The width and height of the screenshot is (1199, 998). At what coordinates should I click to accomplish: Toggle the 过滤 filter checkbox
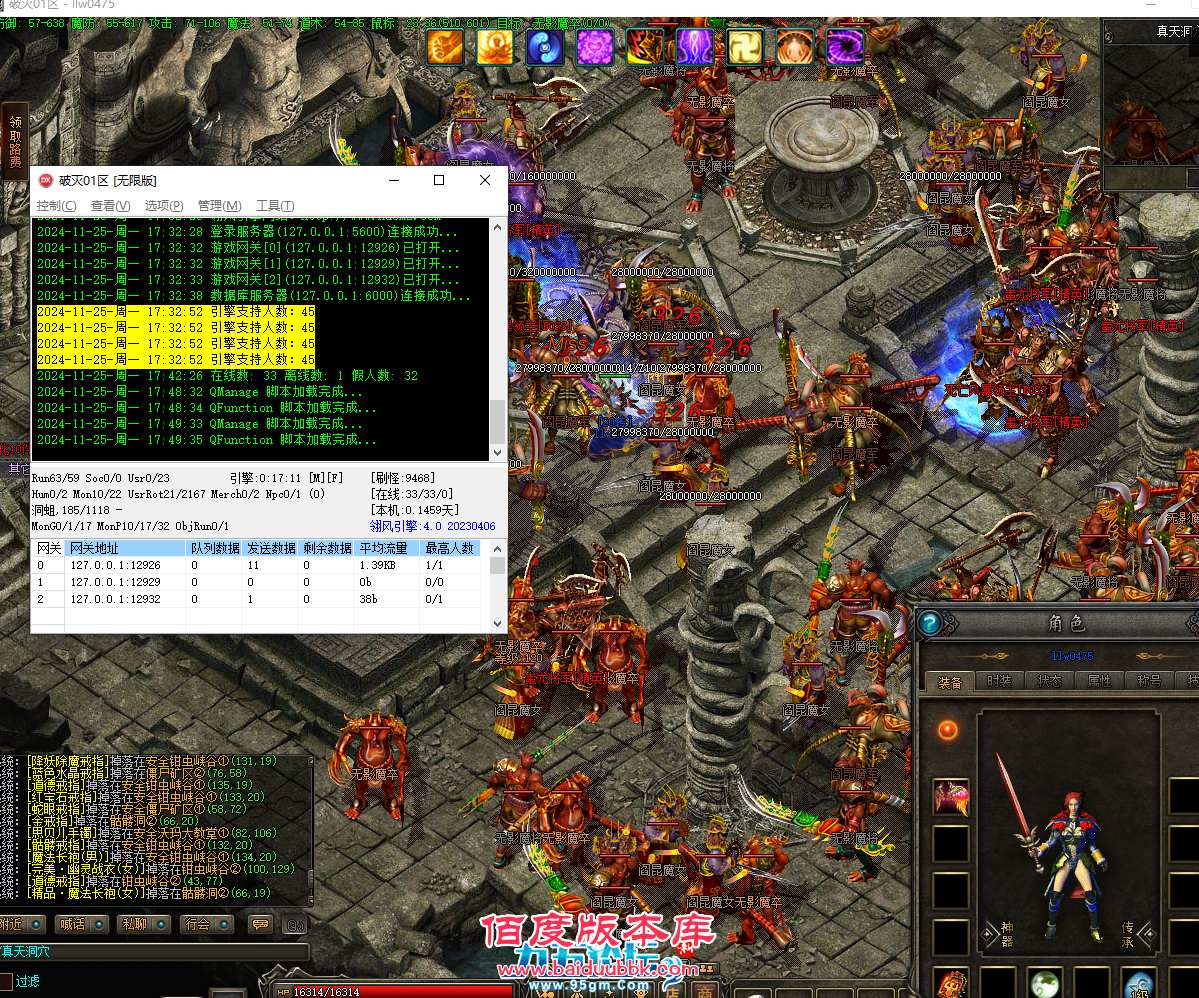[7, 981]
